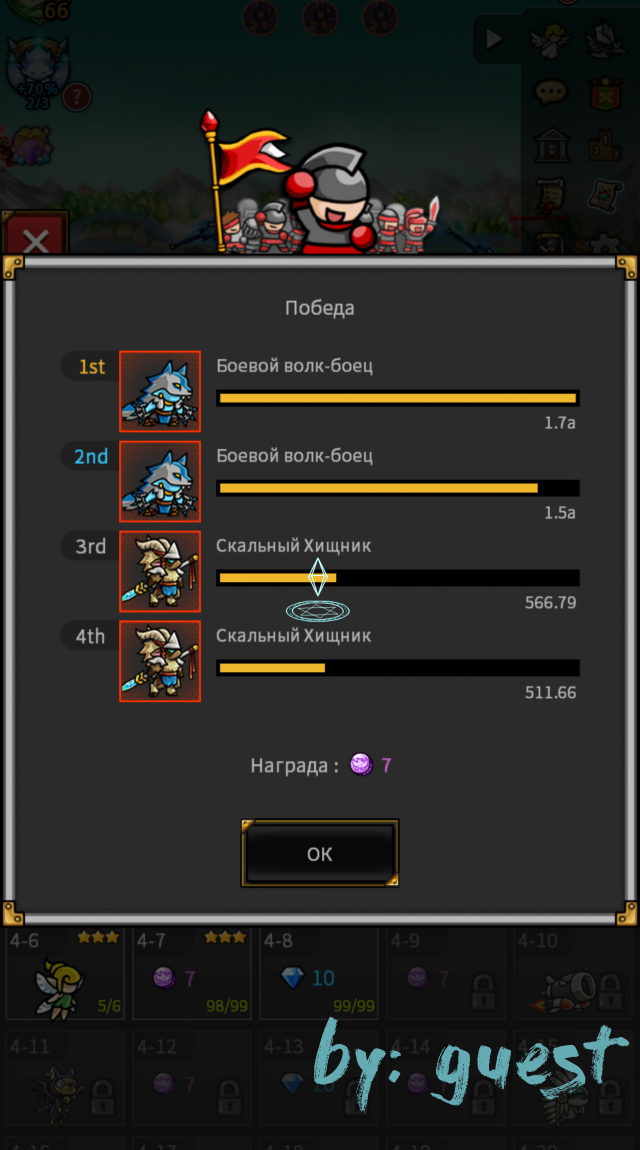Click the play arrow button
The width and height of the screenshot is (640, 1150).
(x=494, y=40)
